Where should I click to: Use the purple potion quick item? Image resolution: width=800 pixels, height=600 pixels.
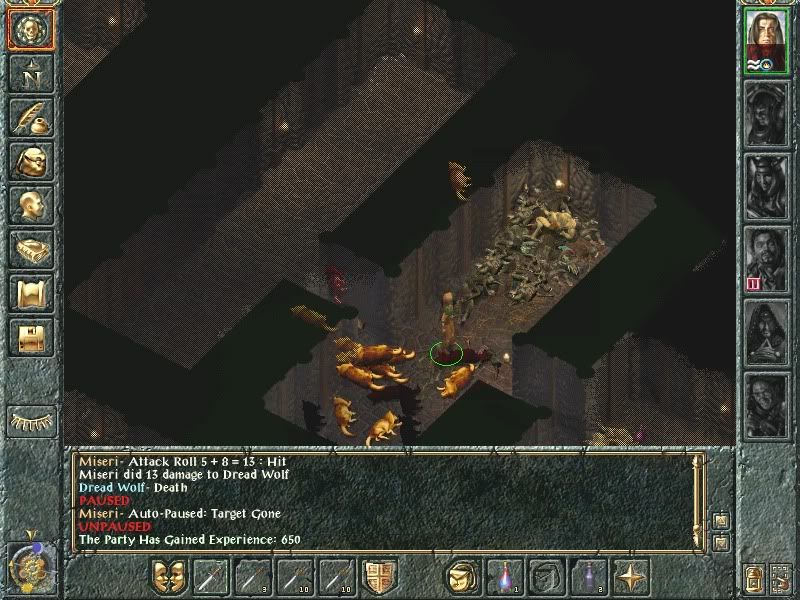[x=589, y=577]
